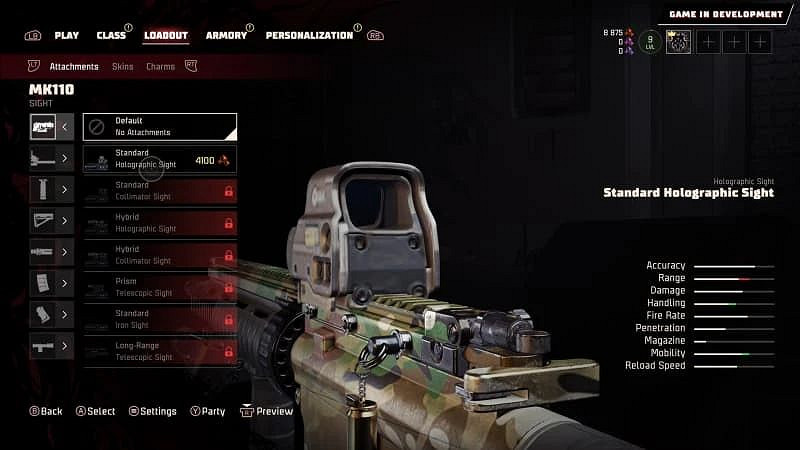Choose the Standard Iron Sight entry
The height and width of the screenshot is (450, 800).
pos(160,318)
